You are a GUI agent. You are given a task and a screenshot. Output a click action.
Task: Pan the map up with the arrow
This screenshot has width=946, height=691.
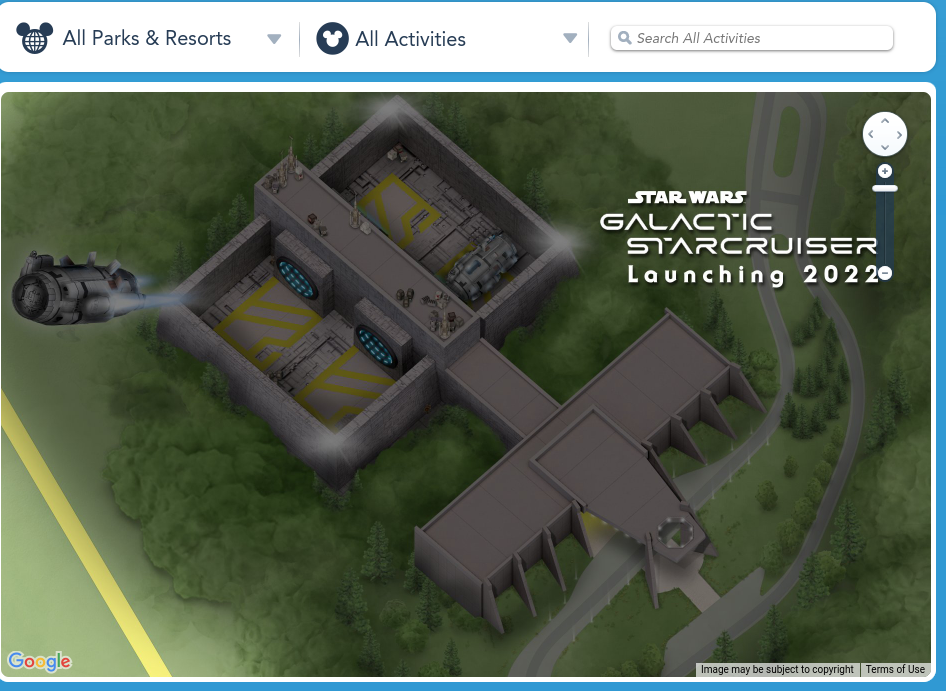885,121
